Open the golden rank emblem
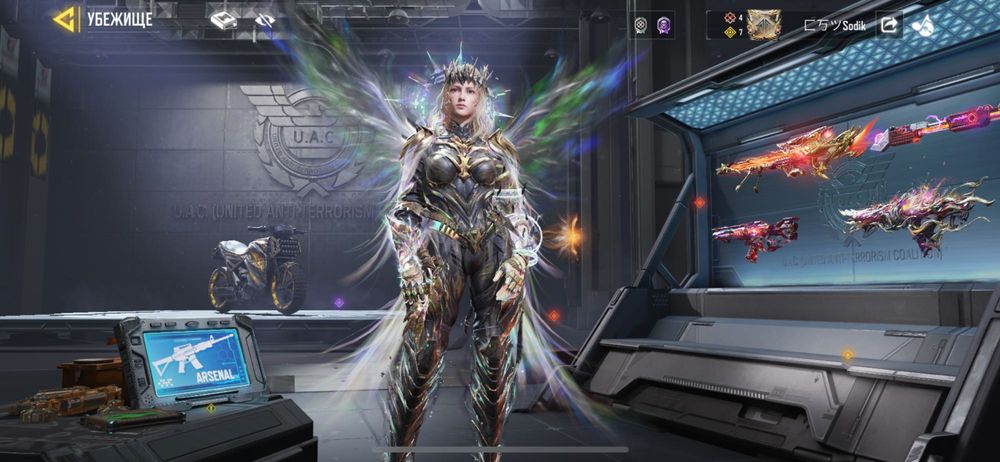 (x=764, y=24)
